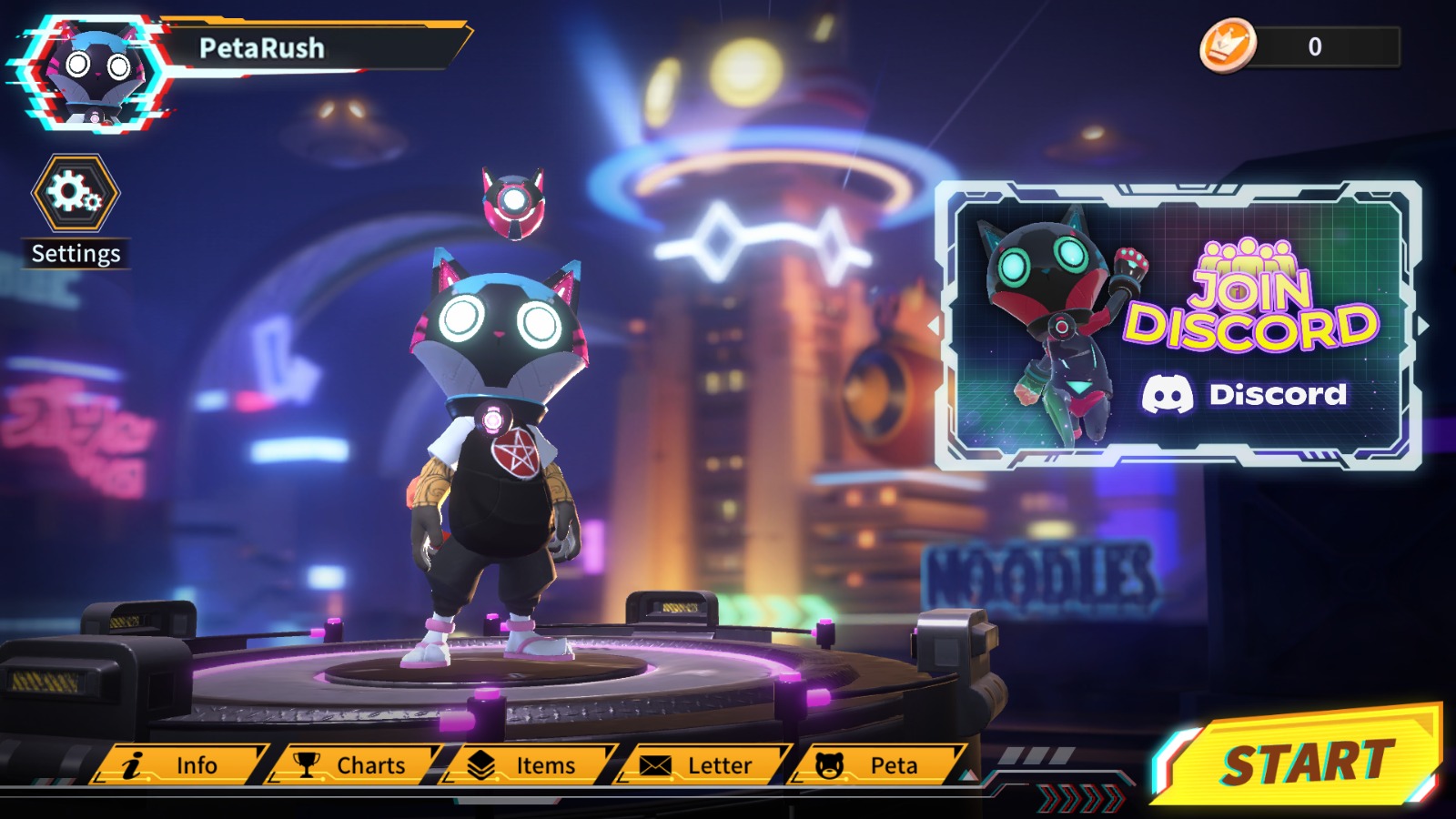This screenshot has height=819, width=1456.
Task: Open the Join Discord banner
Action: [1178, 326]
